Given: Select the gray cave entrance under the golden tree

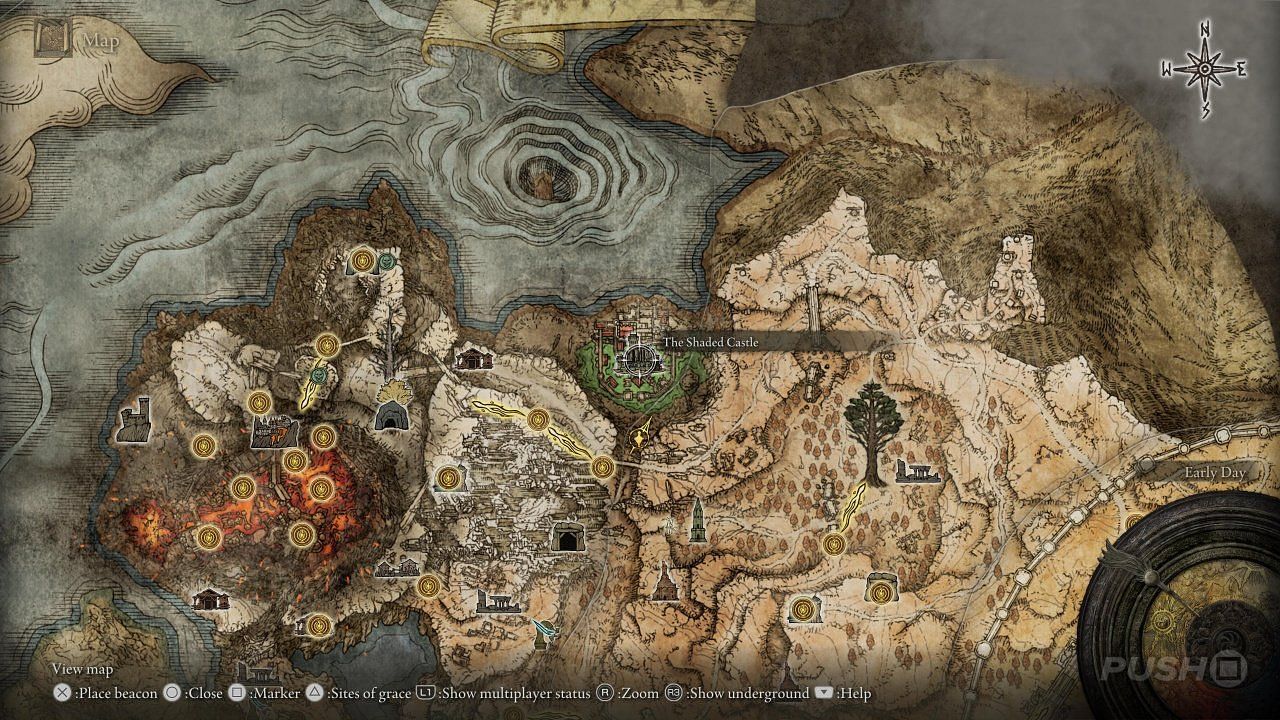Looking at the screenshot, I should pos(388,417).
